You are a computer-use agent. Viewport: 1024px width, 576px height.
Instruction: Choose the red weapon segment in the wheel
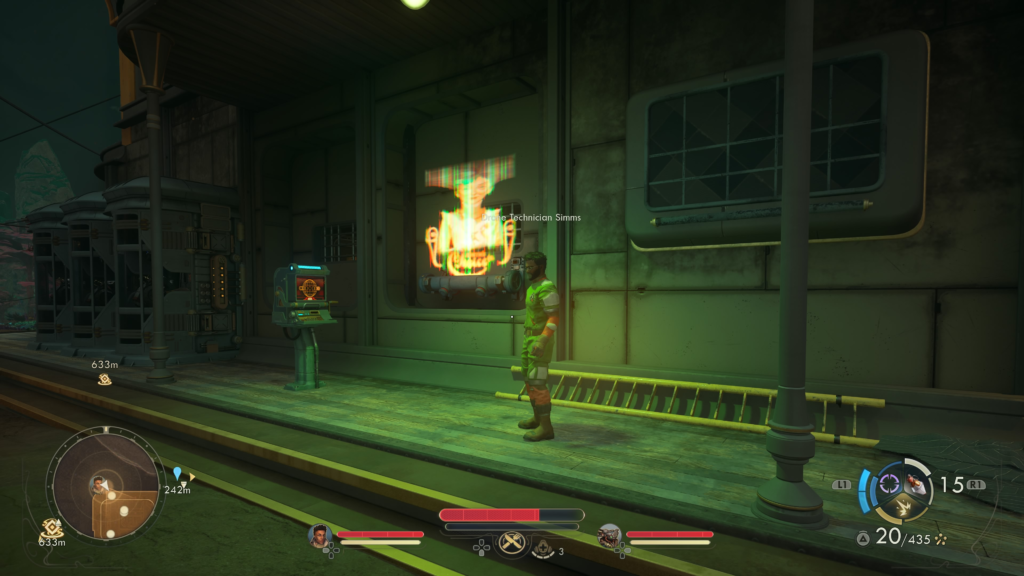point(915,486)
